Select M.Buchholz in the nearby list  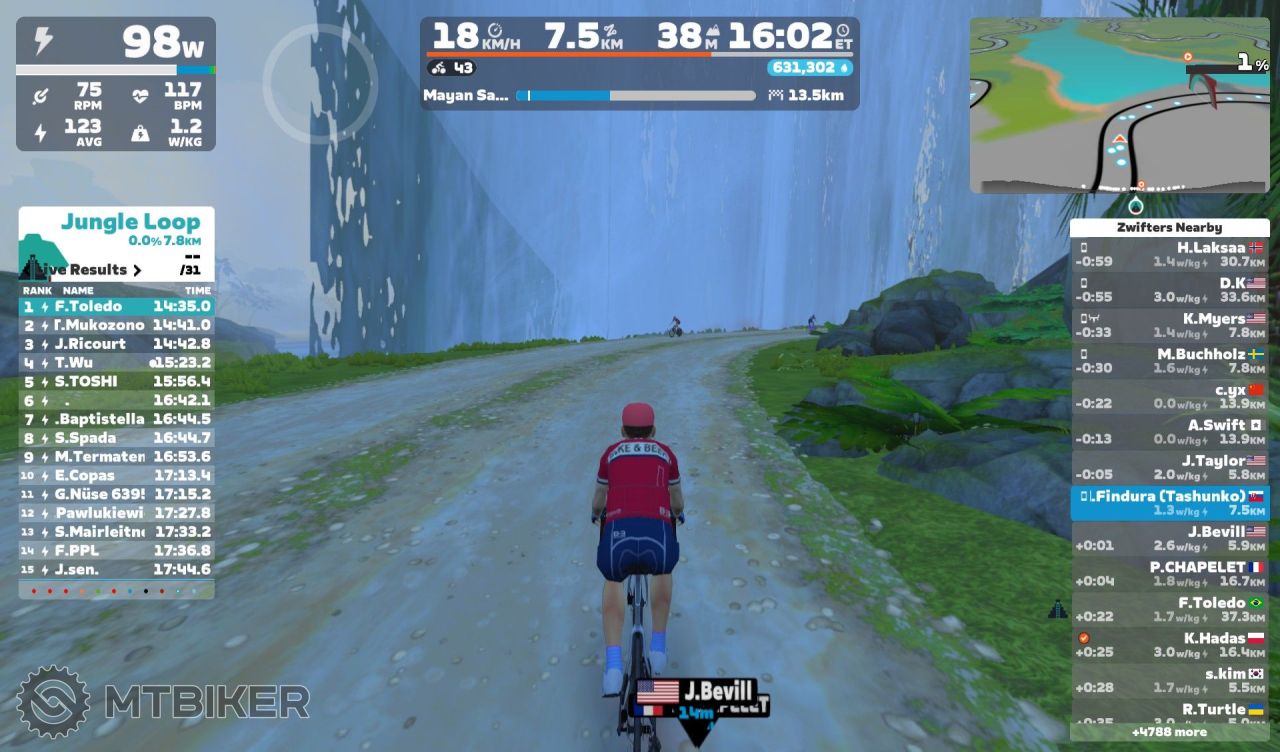pyautogui.click(x=1169, y=360)
